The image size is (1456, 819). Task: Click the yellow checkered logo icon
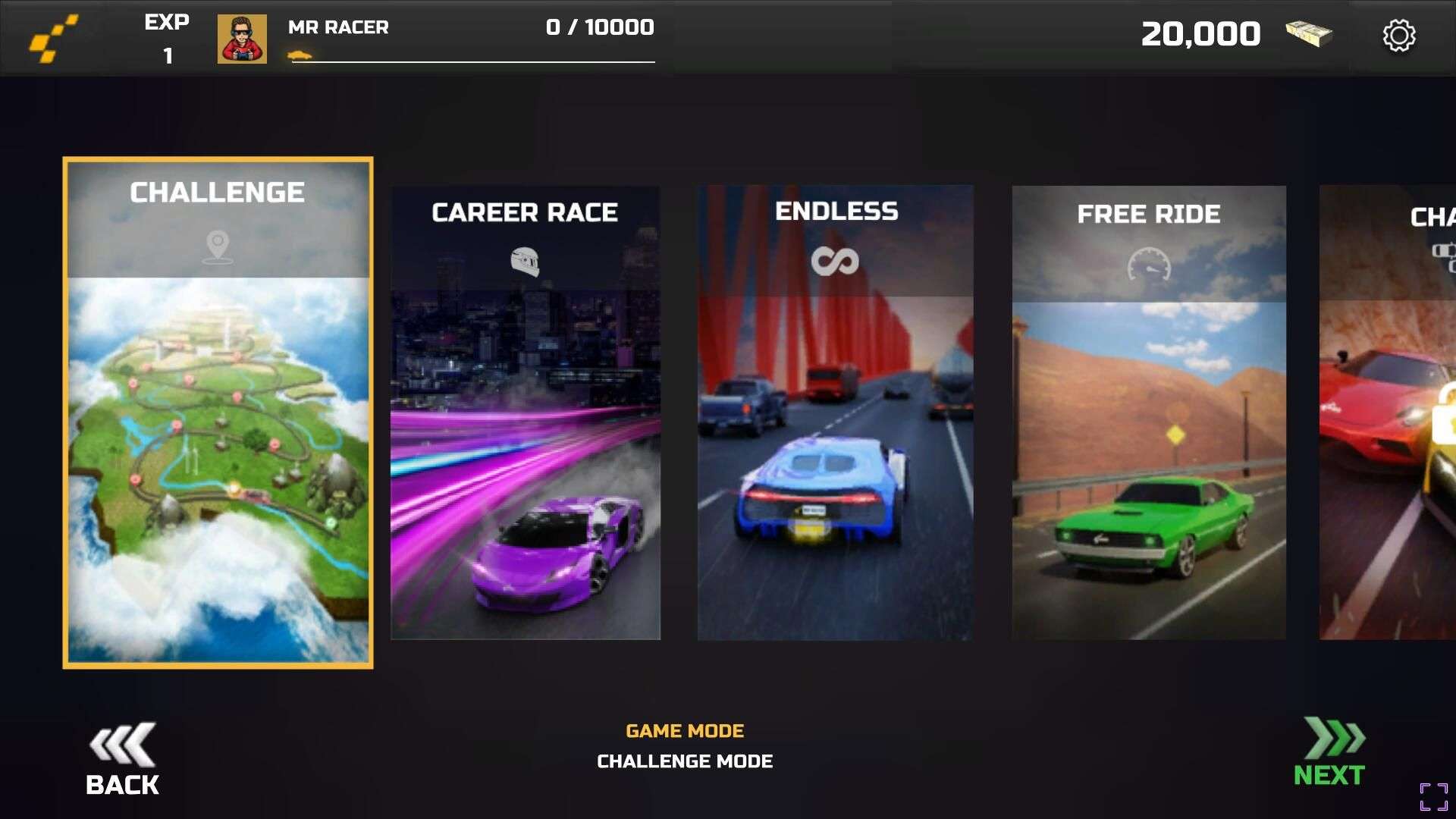(x=53, y=39)
